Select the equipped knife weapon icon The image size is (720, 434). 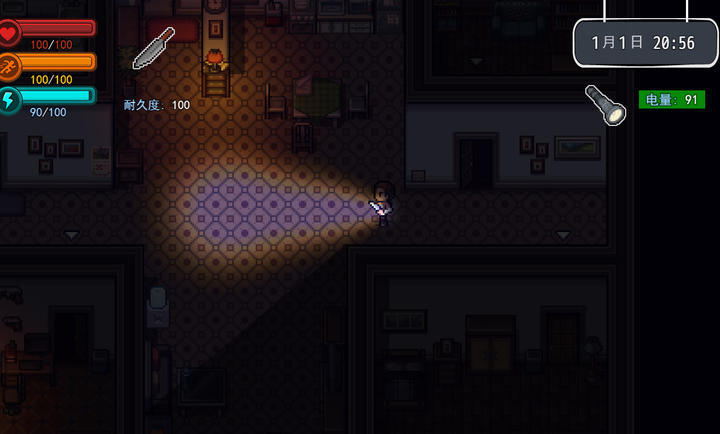153,47
